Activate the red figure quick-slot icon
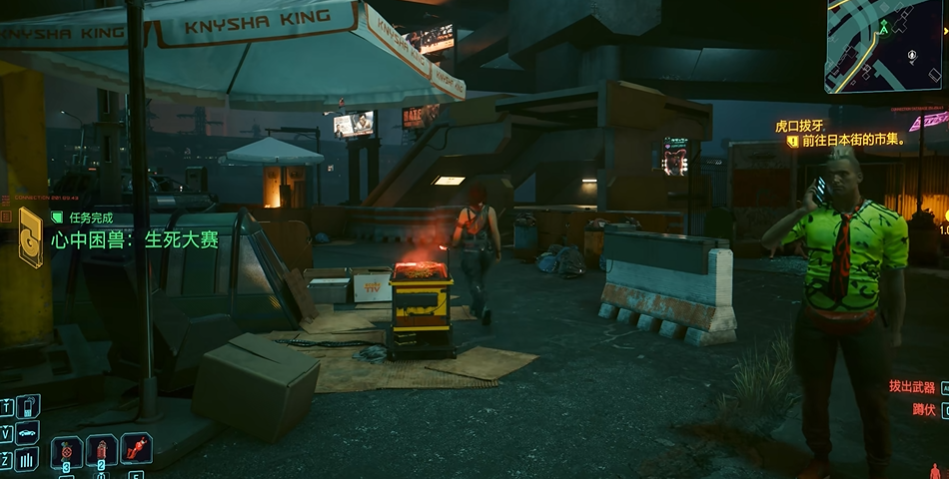 click(x=136, y=447)
